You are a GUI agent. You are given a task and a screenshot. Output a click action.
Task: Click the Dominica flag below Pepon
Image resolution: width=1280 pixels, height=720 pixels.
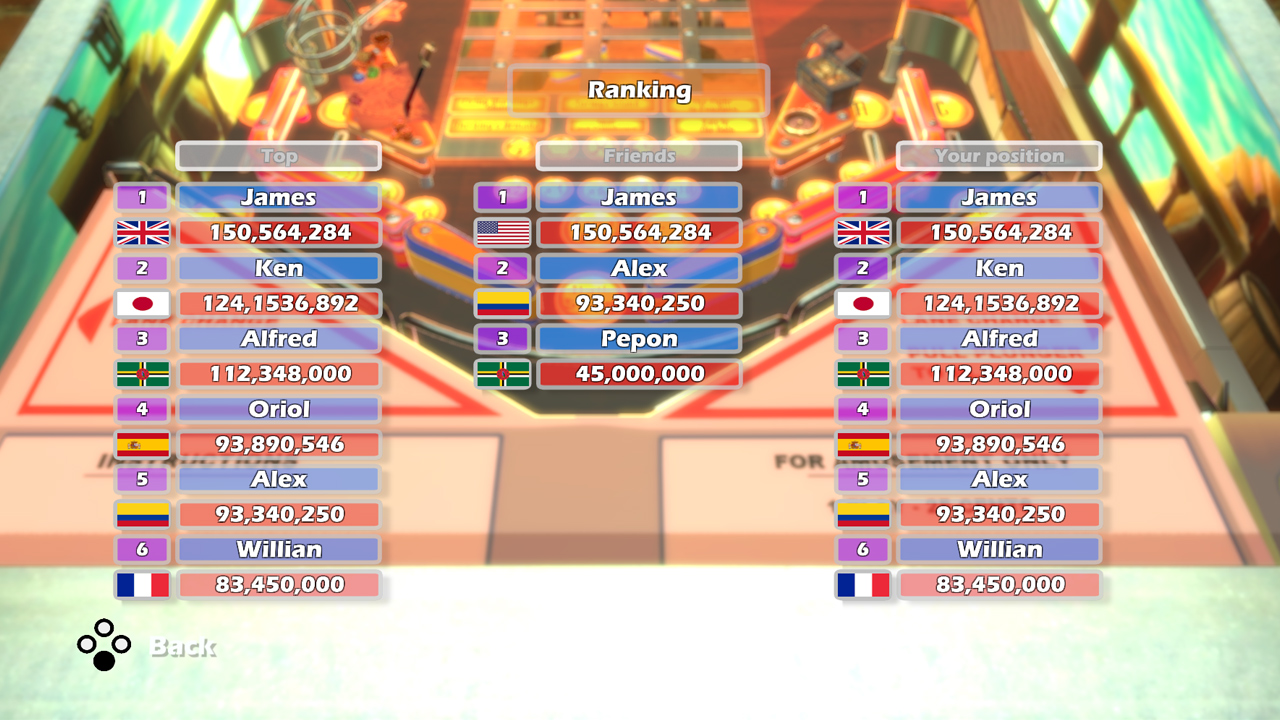tap(502, 373)
